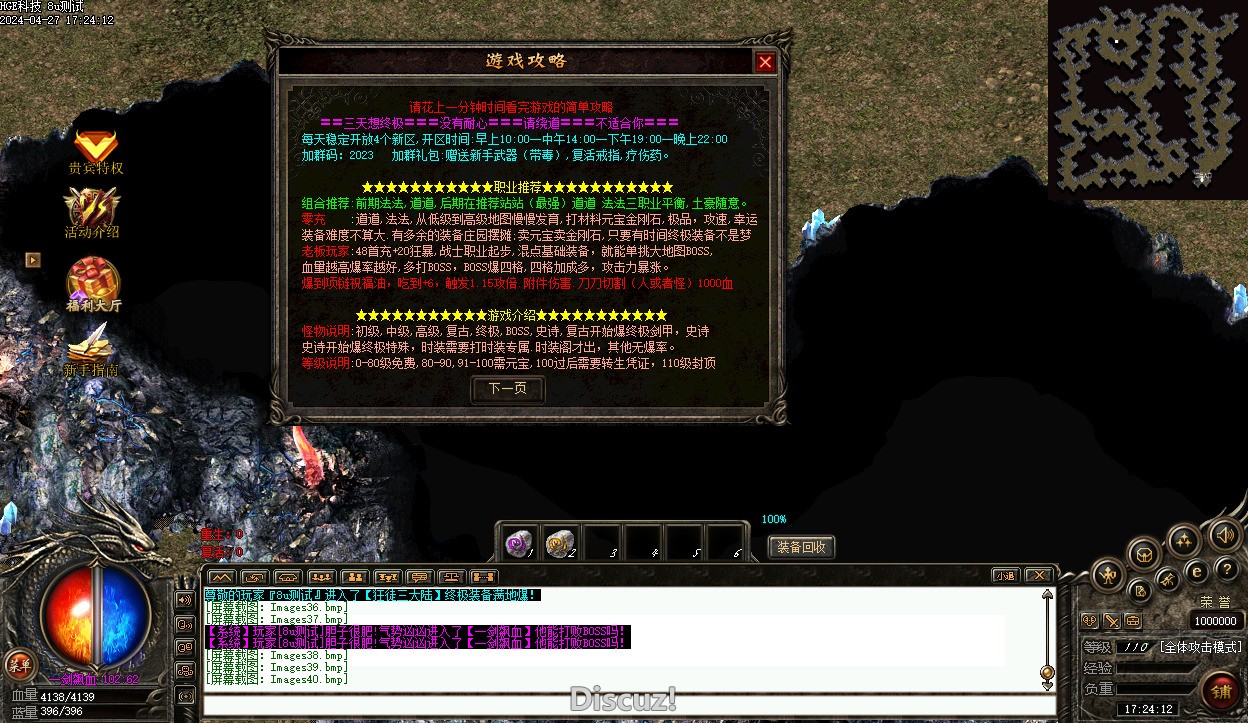This screenshot has width=1248, height=723.
Task: Close the 游戏攻略 guide window
Action: (765, 62)
